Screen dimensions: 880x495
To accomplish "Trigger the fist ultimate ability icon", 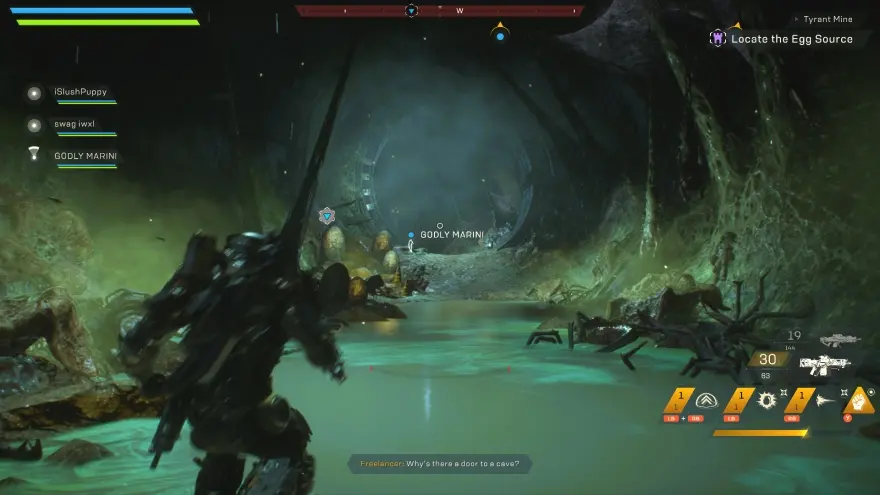I will tap(859, 400).
